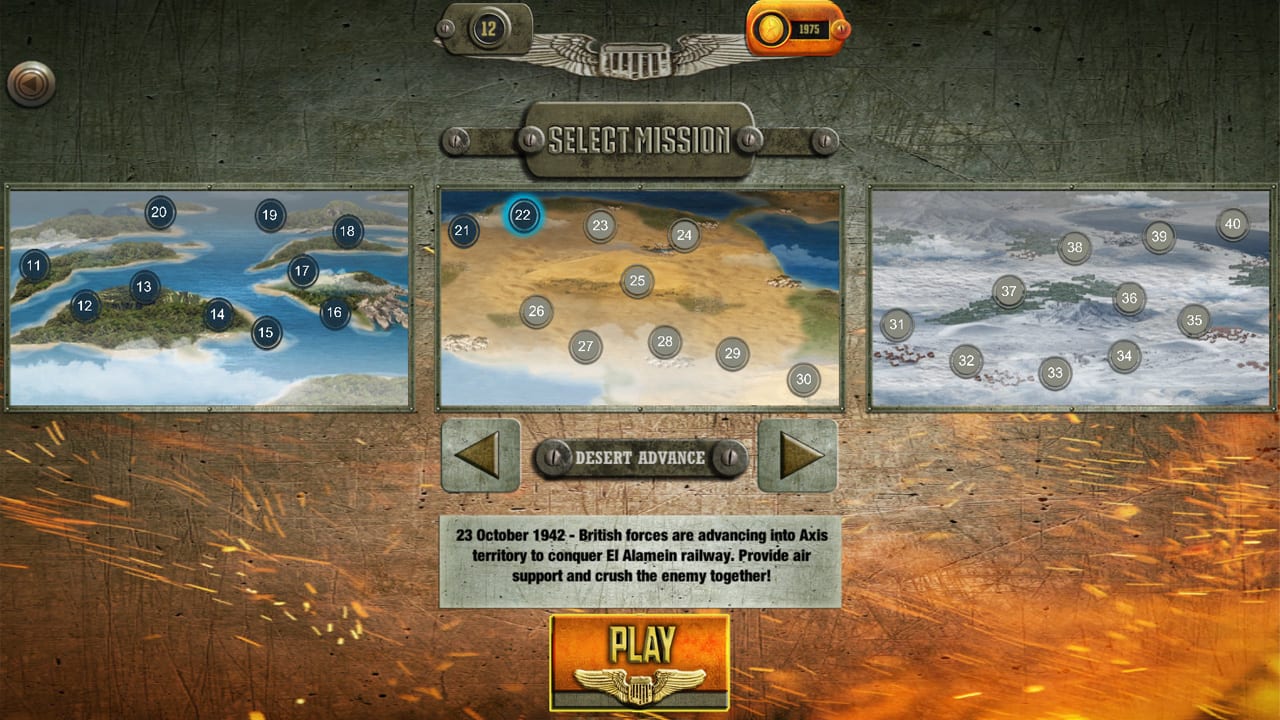1280x720 pixels.
Task: Select mission 31 on the winter map
Action: pyautogui.click(x=897, y=325)
